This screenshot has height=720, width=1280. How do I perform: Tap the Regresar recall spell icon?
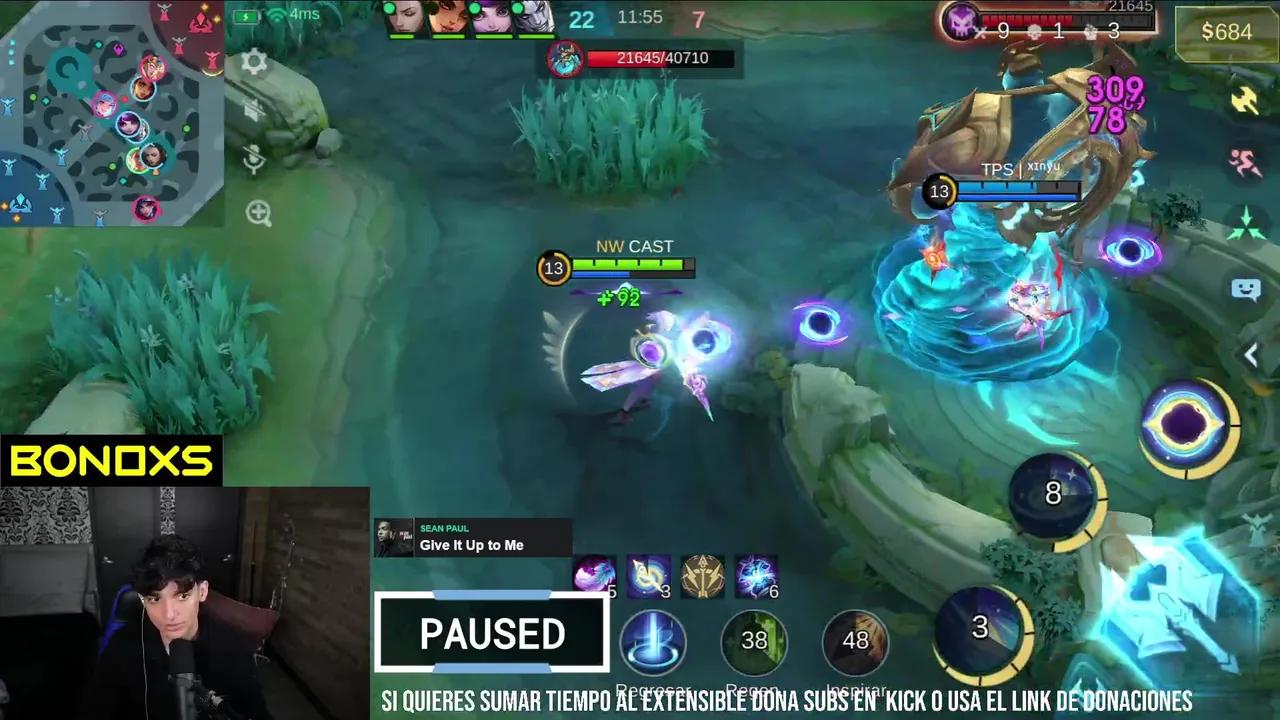[x=654, y=641]
